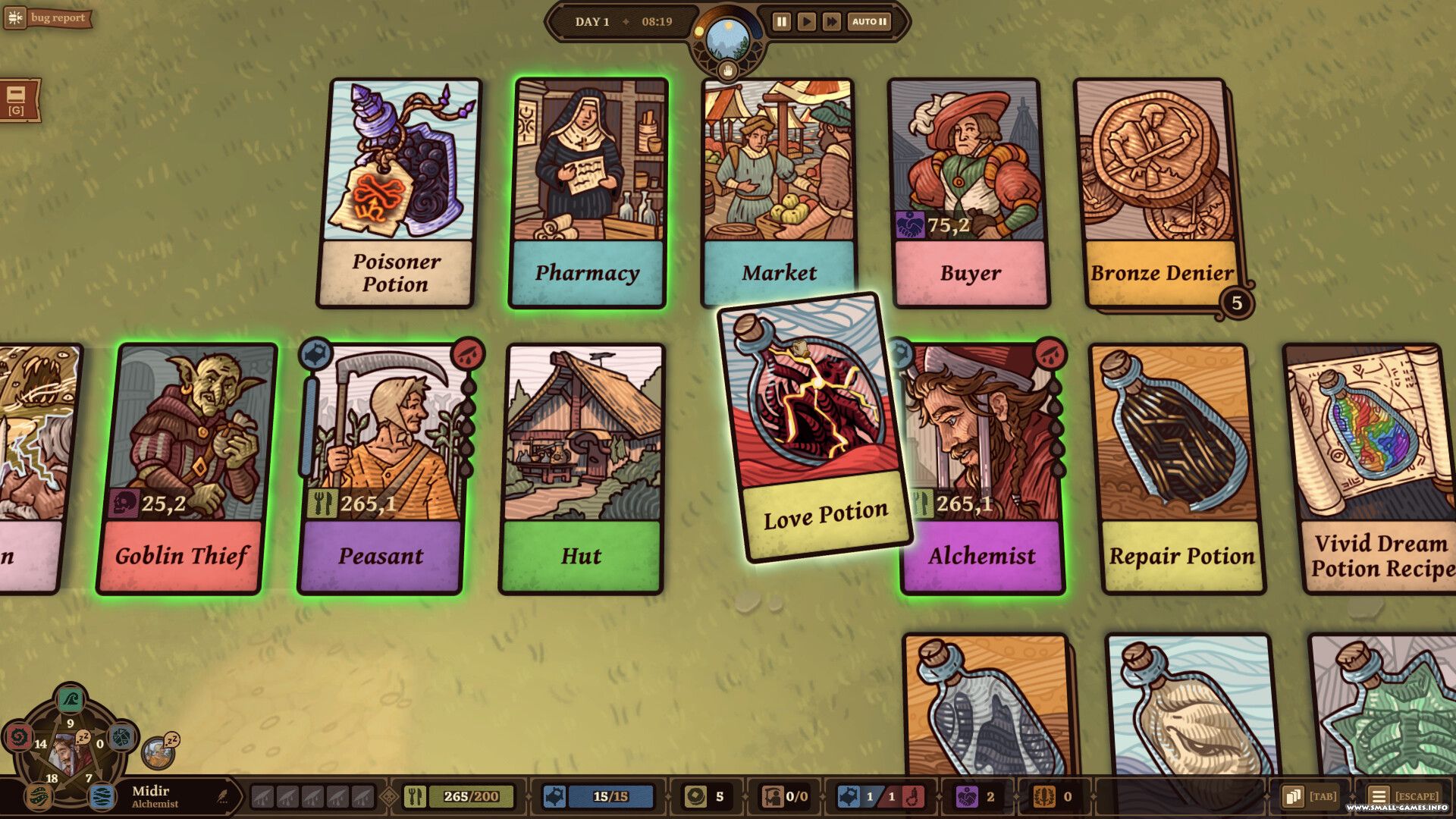Choose the Pharmacy card
Screen dimensions: 1456x819
[588, 193]
